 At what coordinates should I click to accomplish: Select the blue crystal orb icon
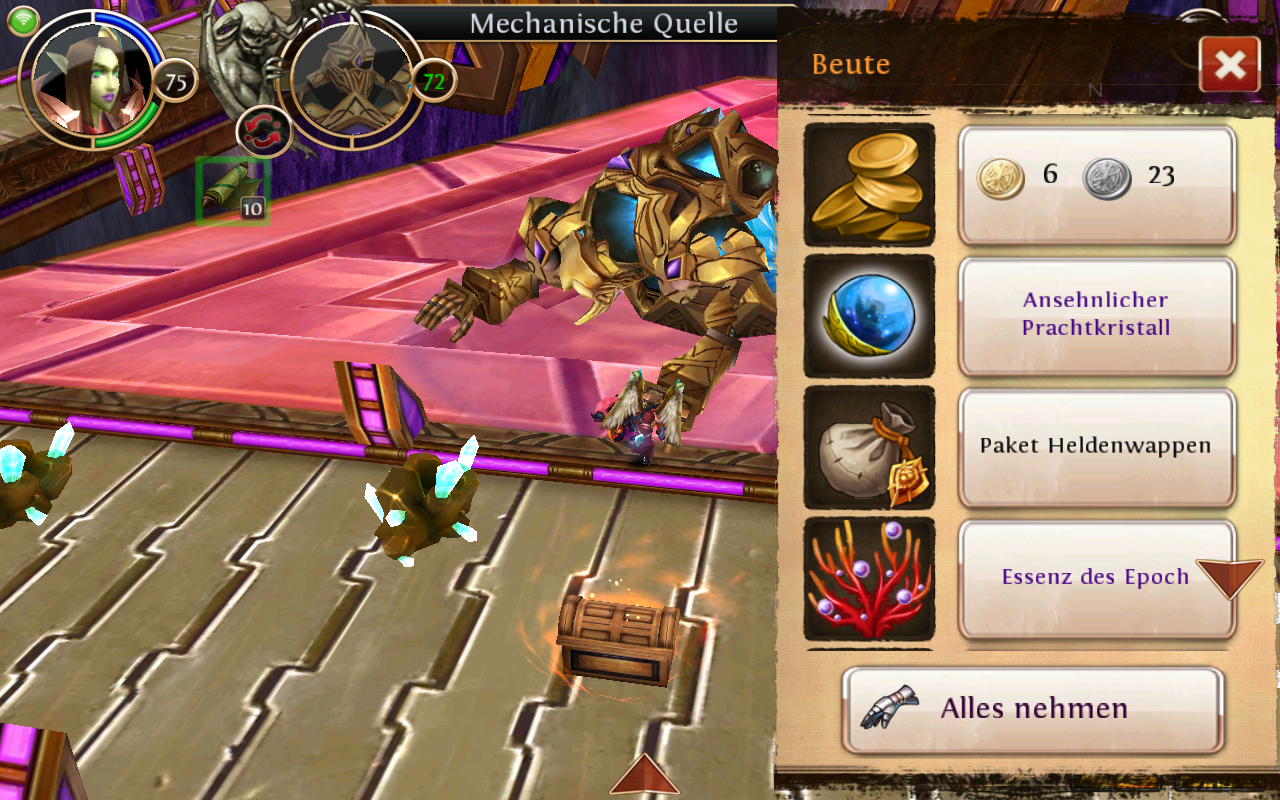click(x=869, y=315)
